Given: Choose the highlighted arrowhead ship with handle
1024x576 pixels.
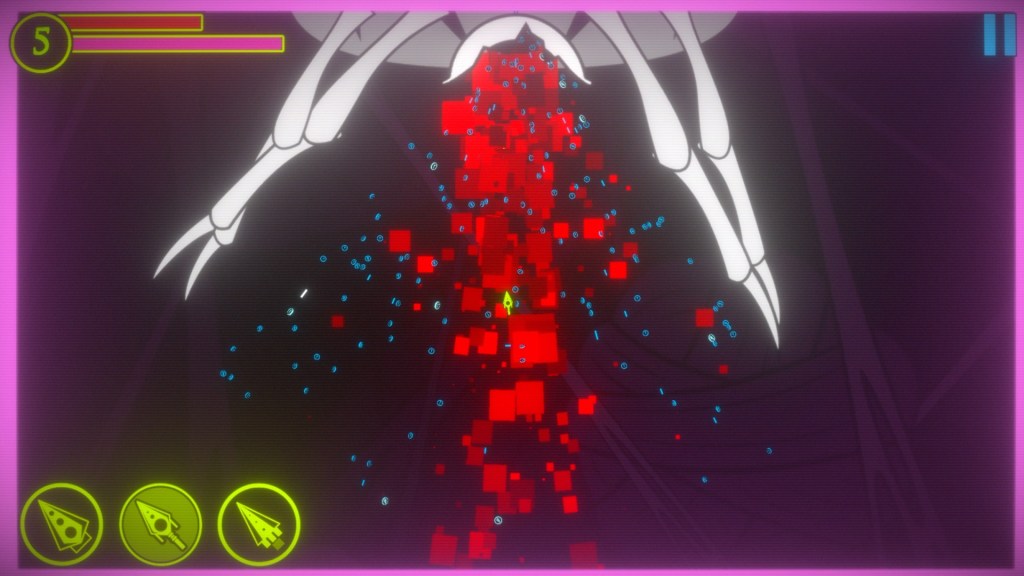Looking at the screenshot, I should (160, 524).
